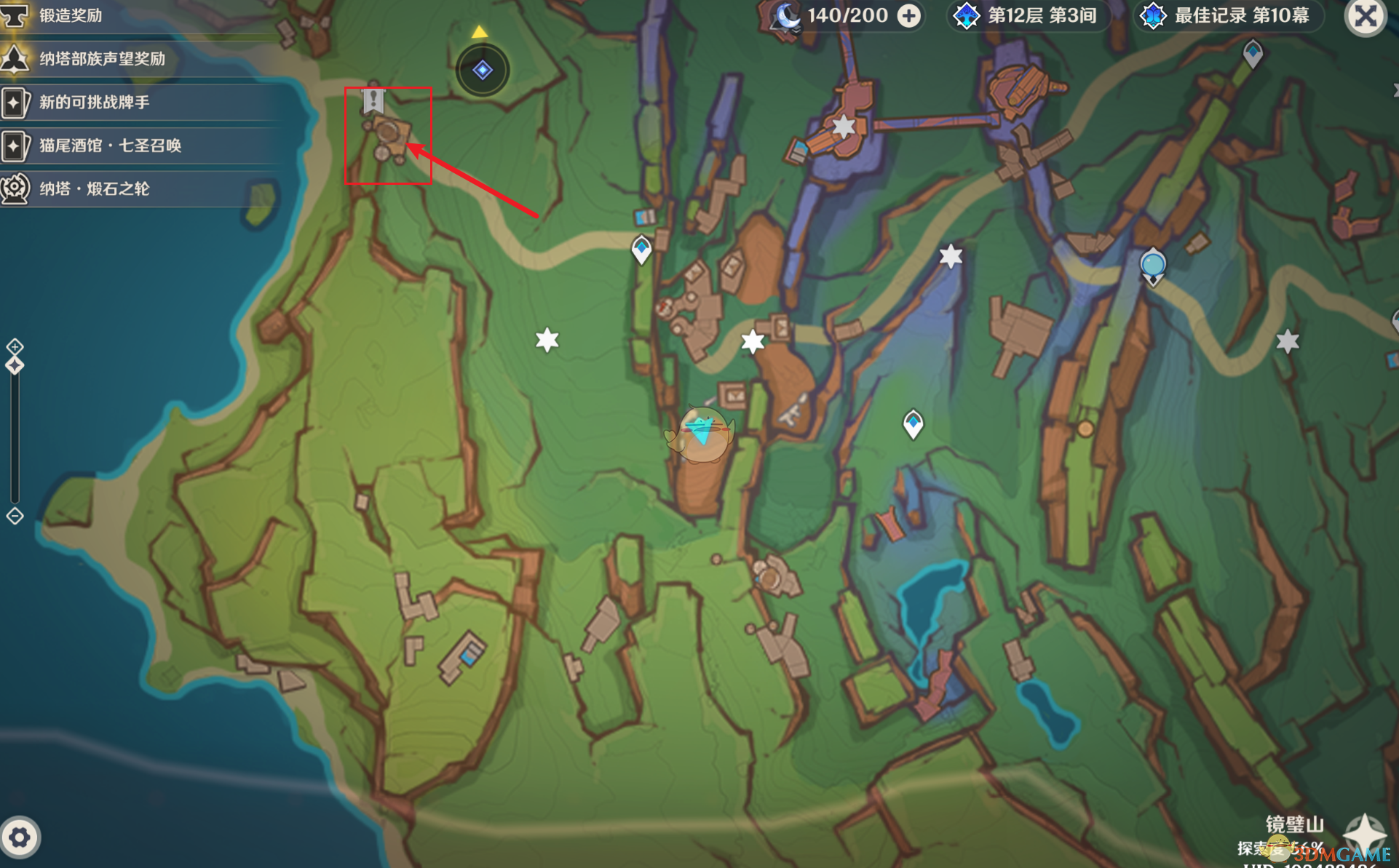
Task: Select the quest marker in the red box
Action: click(x=373, y=100)
